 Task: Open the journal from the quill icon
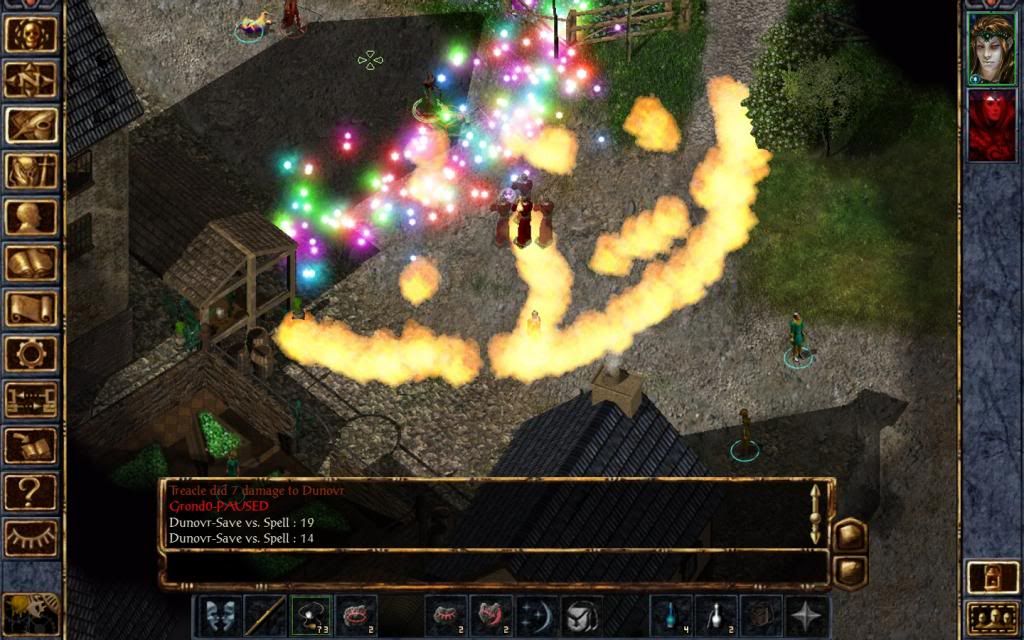(x=31, y=126)
